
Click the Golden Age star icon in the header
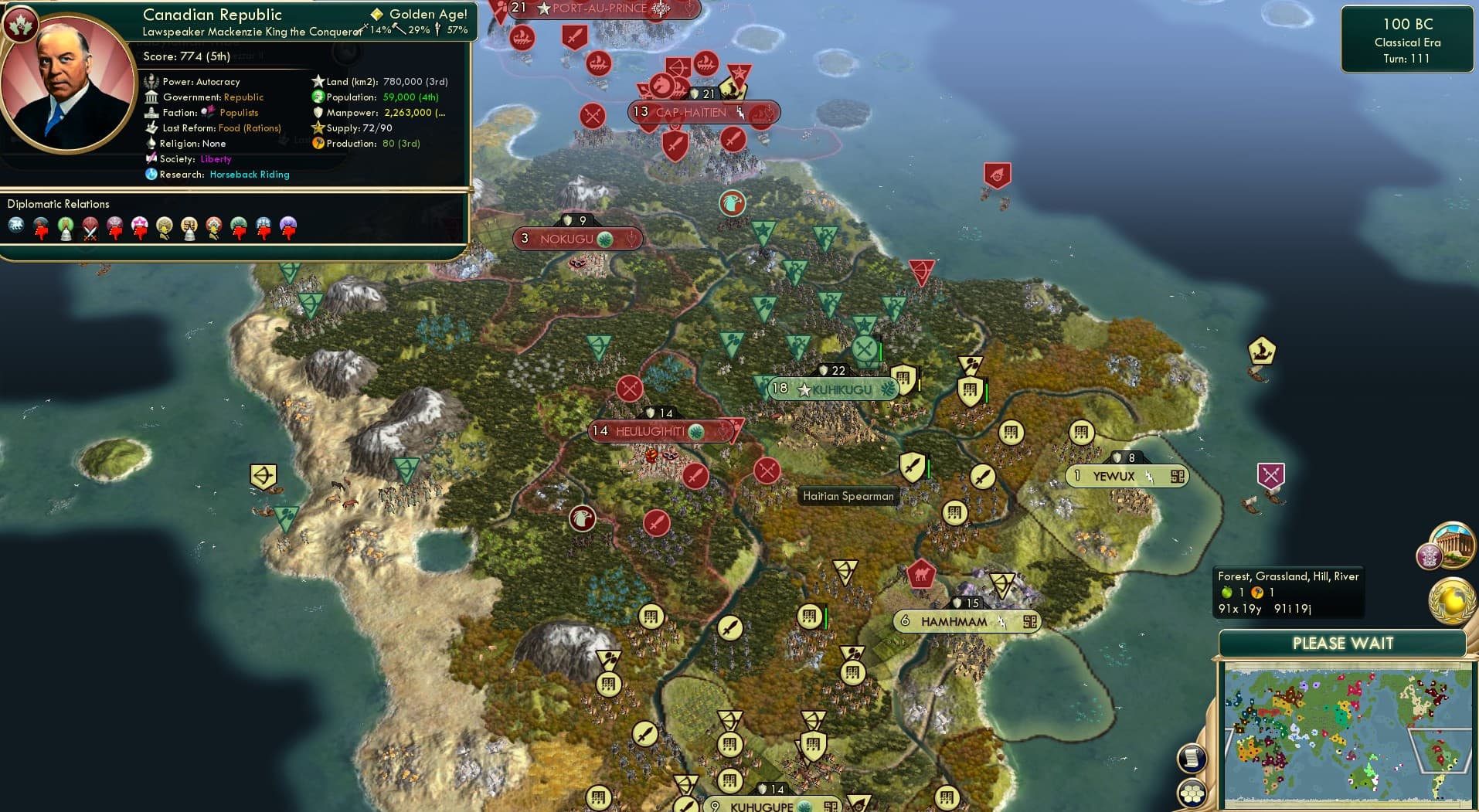(x=377, y=14)
